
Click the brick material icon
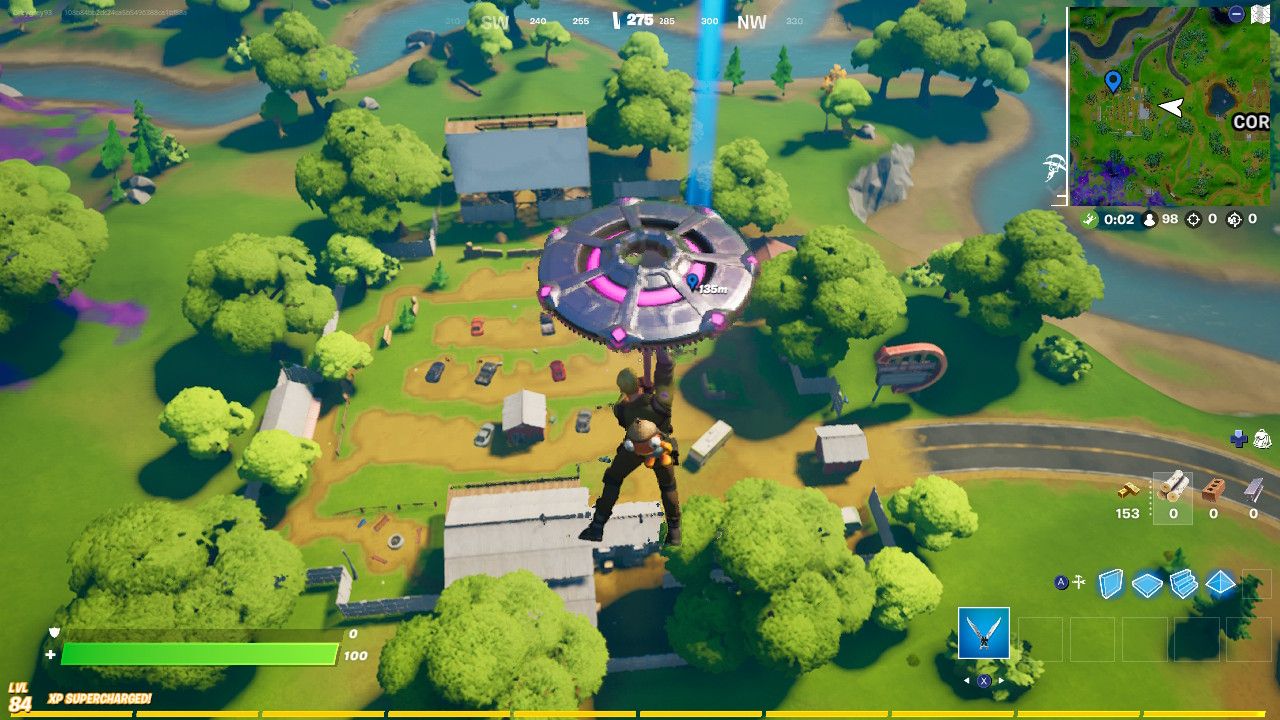[1213, 489]
